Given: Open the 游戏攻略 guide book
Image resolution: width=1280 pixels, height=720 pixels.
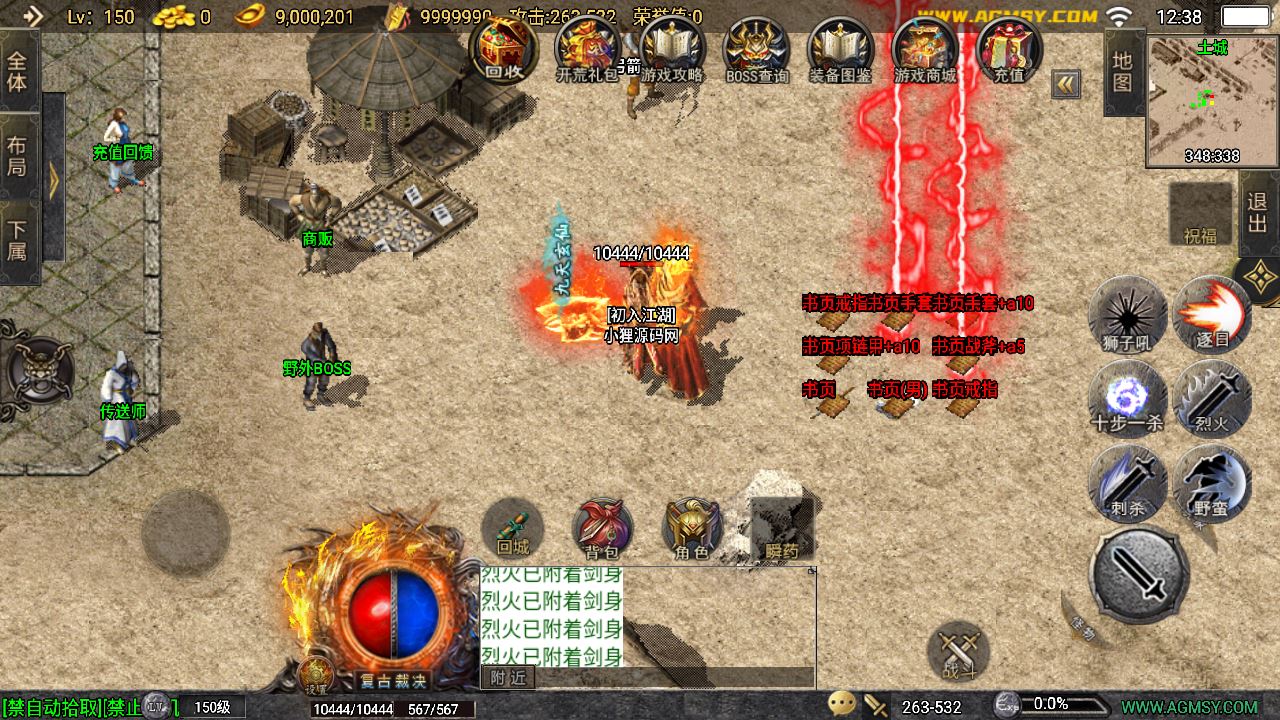Looking at the screenshot, I should (672, 48).
